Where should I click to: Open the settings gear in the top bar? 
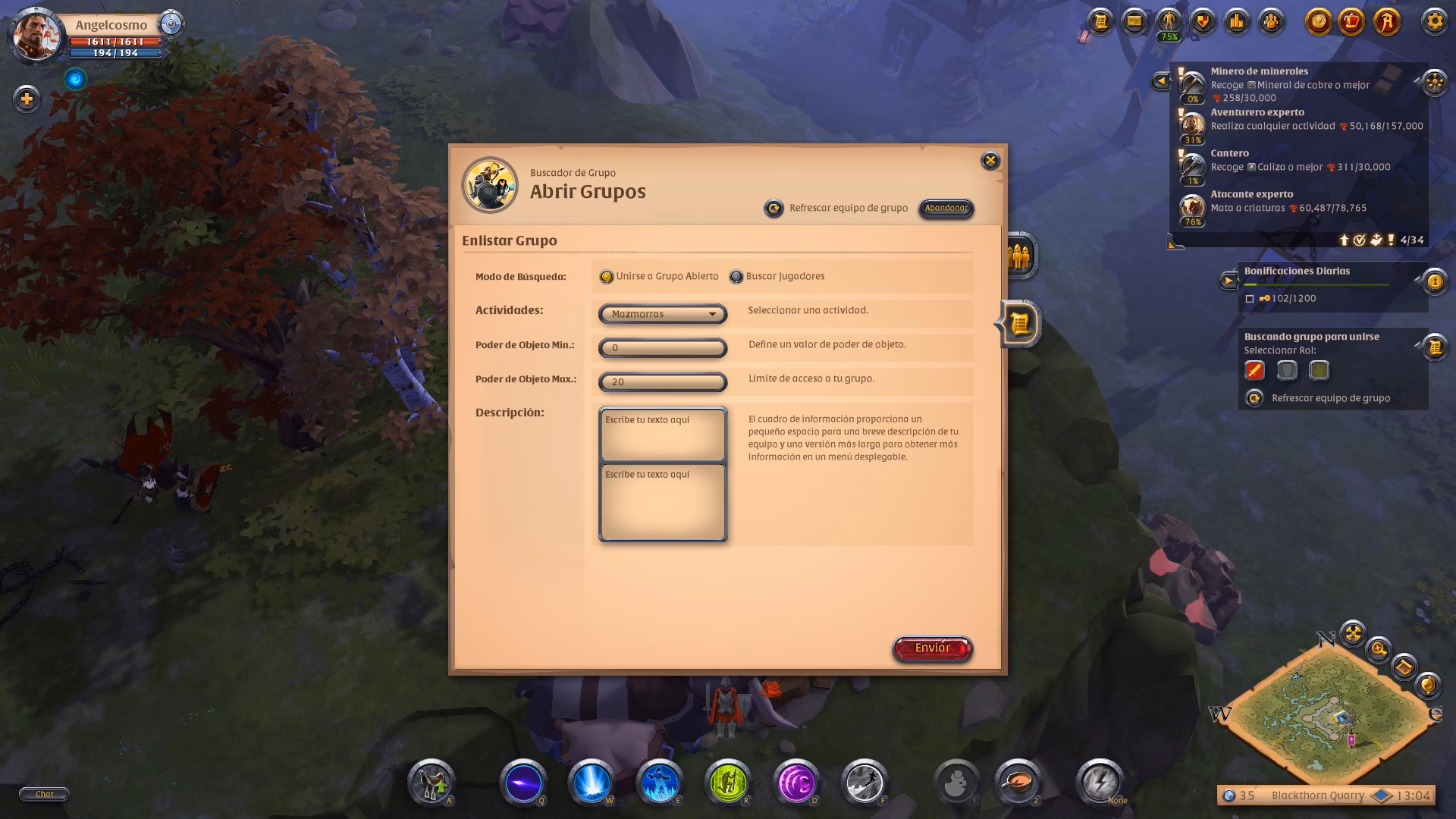(1435, 20)
